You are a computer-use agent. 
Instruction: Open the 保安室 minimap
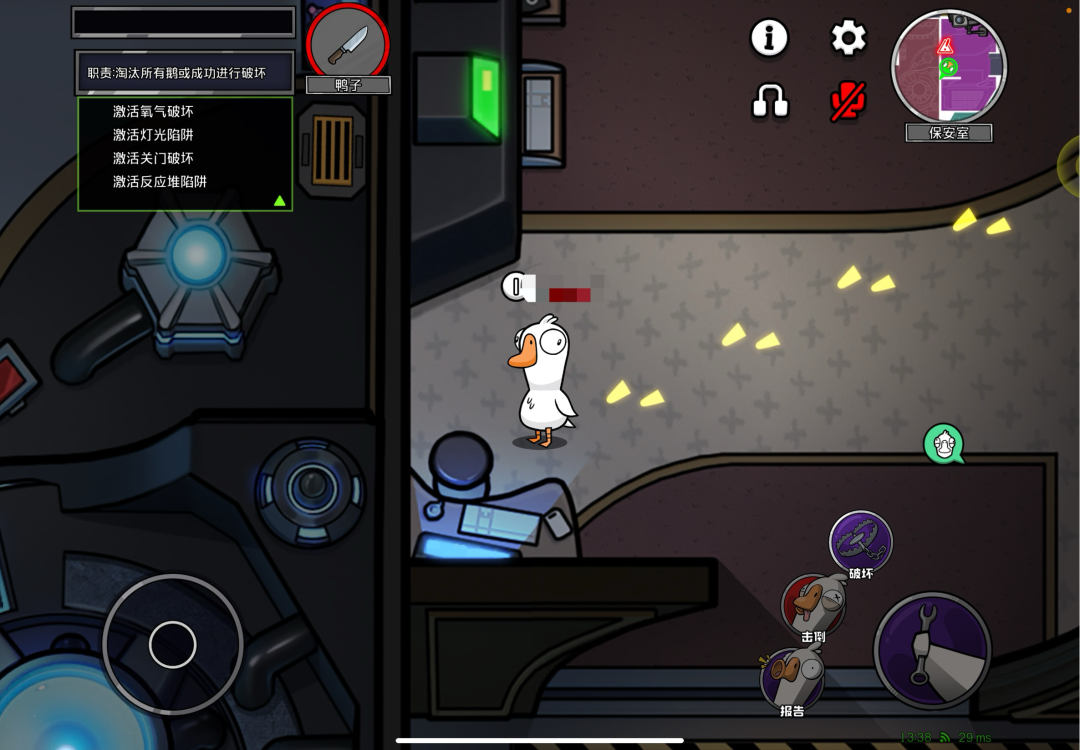click(x=948, y=68)
